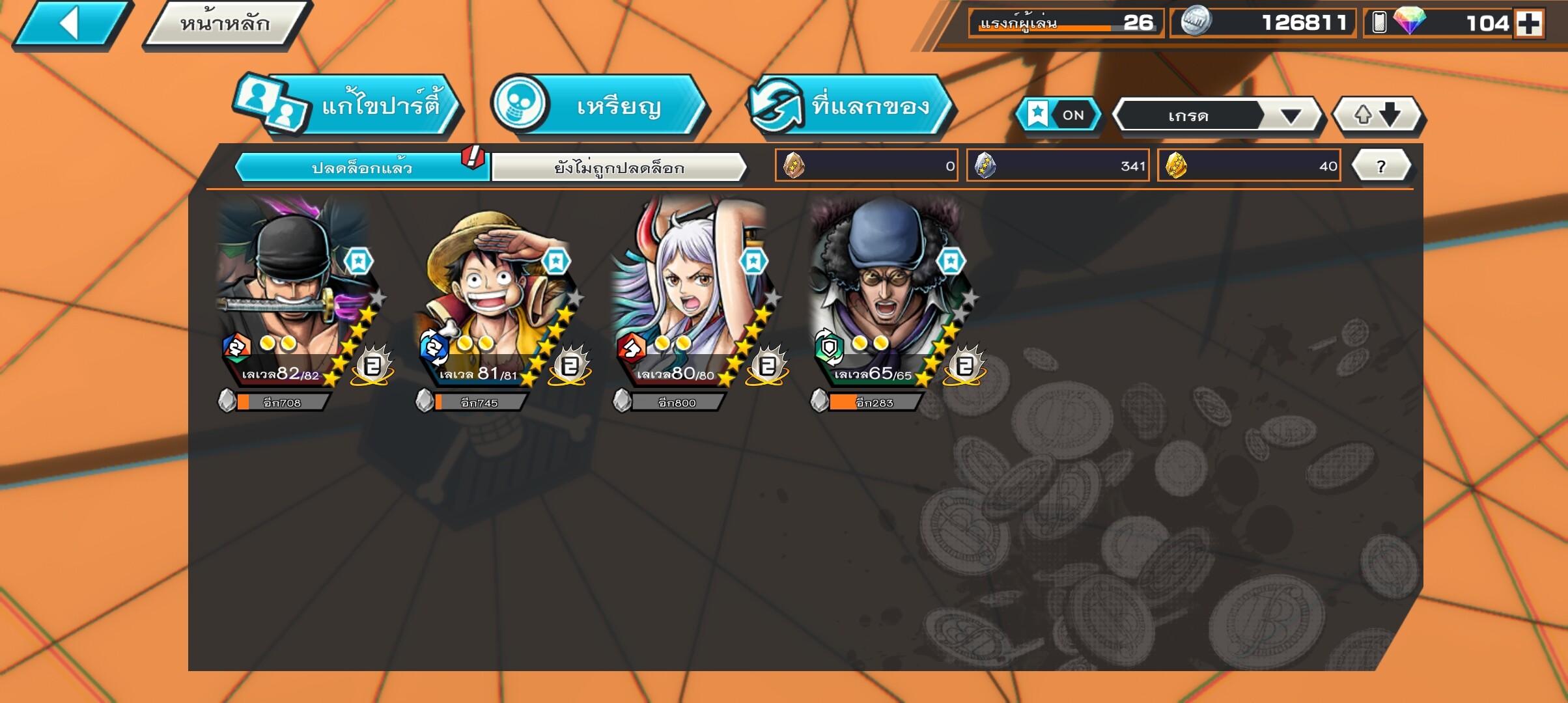Screen dimensions: 1568x703
Task: Open the เกรด sort dropdown
Action: (1216, 116)
